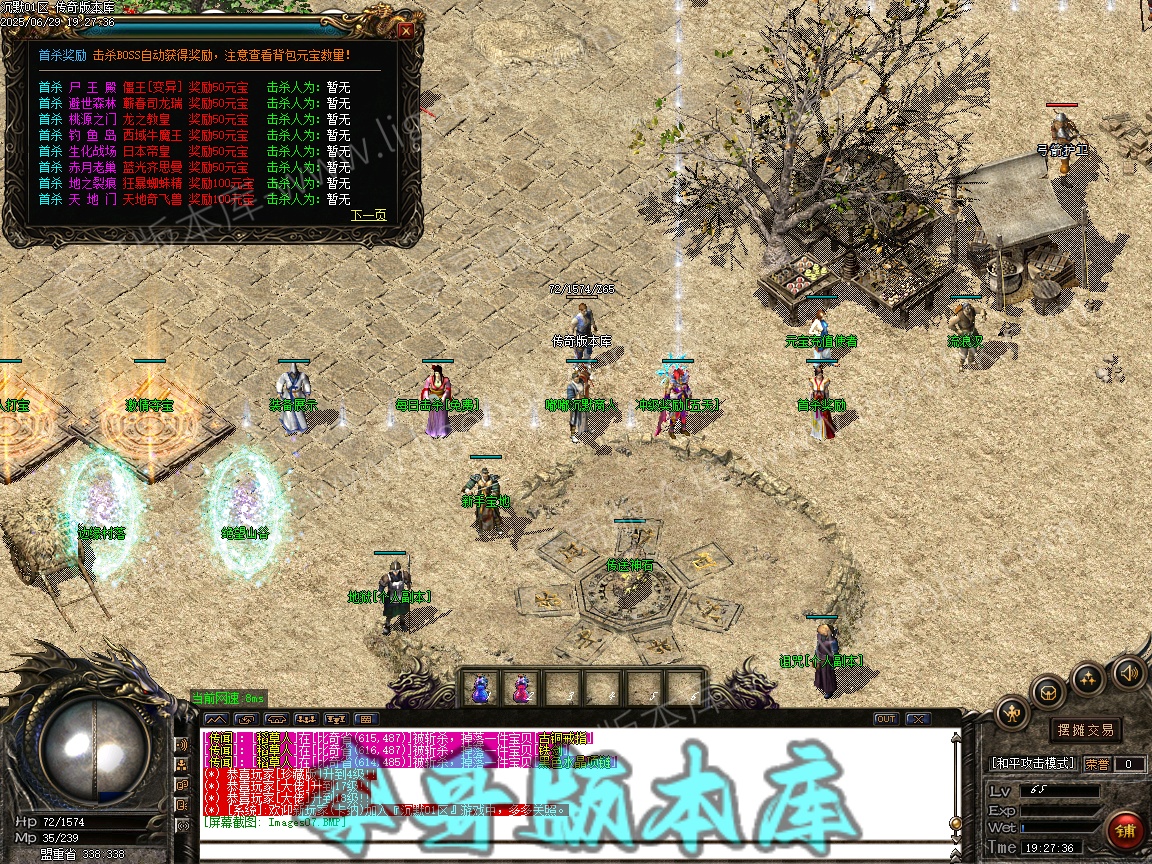Click the 荣誉 honor button
Image resolution: width=1152 pixels, height=864 pixels.
(x=1097, y=764)
